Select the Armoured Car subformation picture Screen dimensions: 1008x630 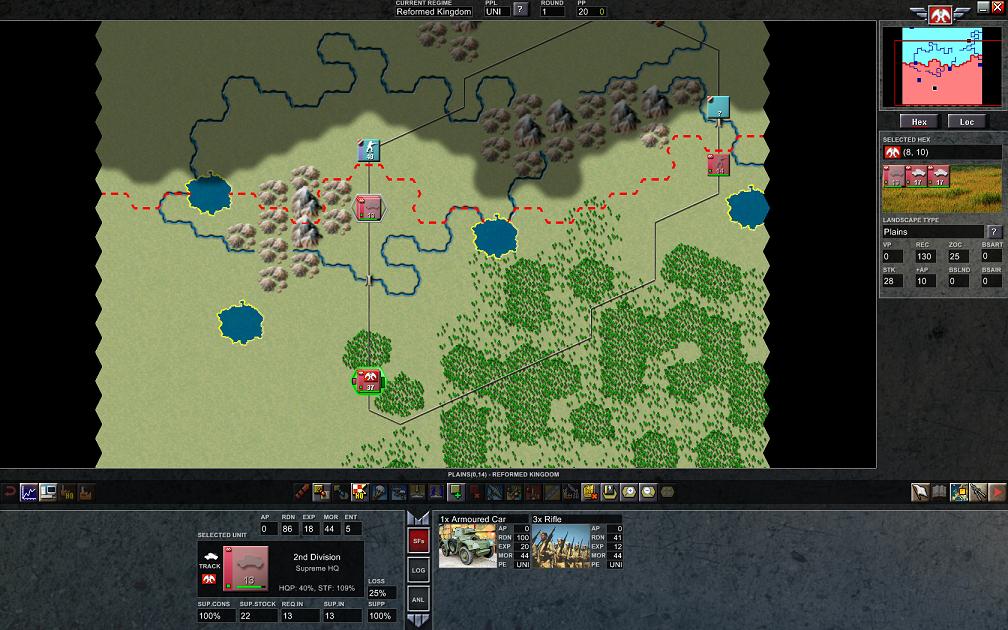(x=467, y=546)
